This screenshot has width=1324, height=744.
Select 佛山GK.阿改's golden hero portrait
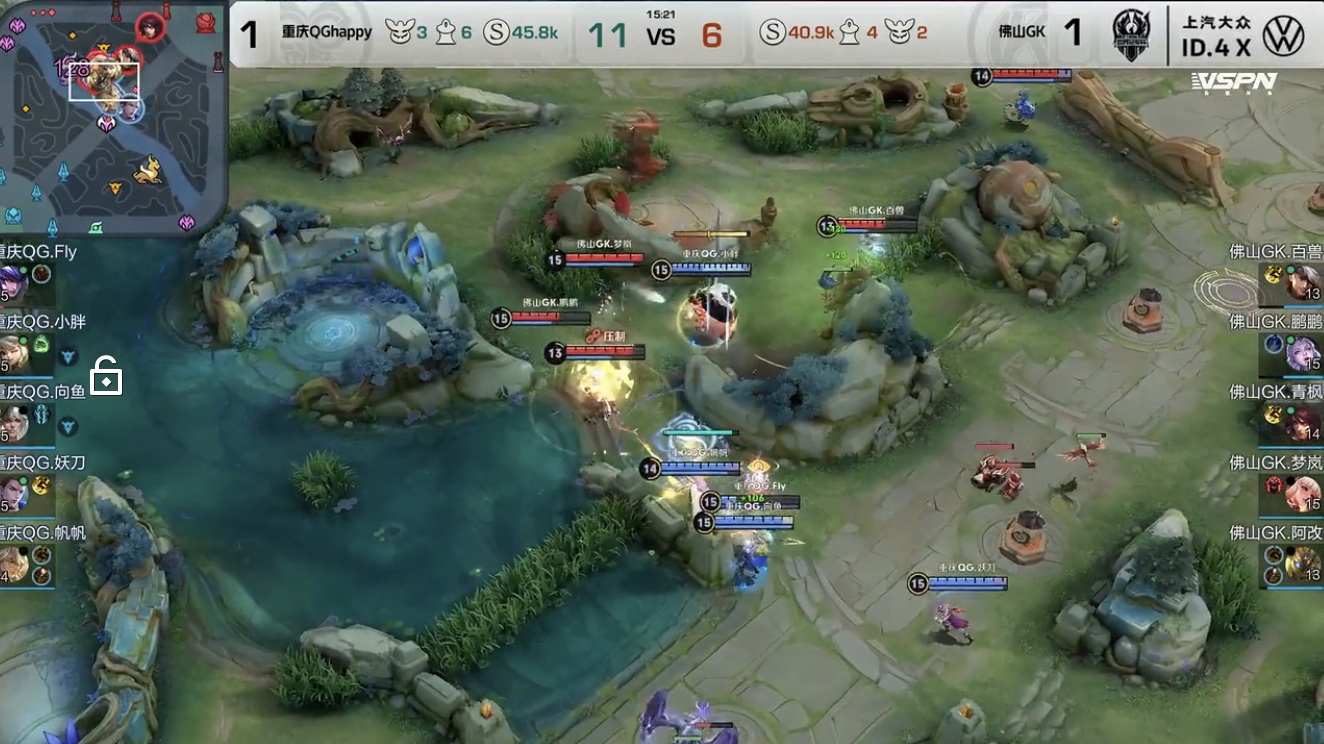pos(1303,564)
